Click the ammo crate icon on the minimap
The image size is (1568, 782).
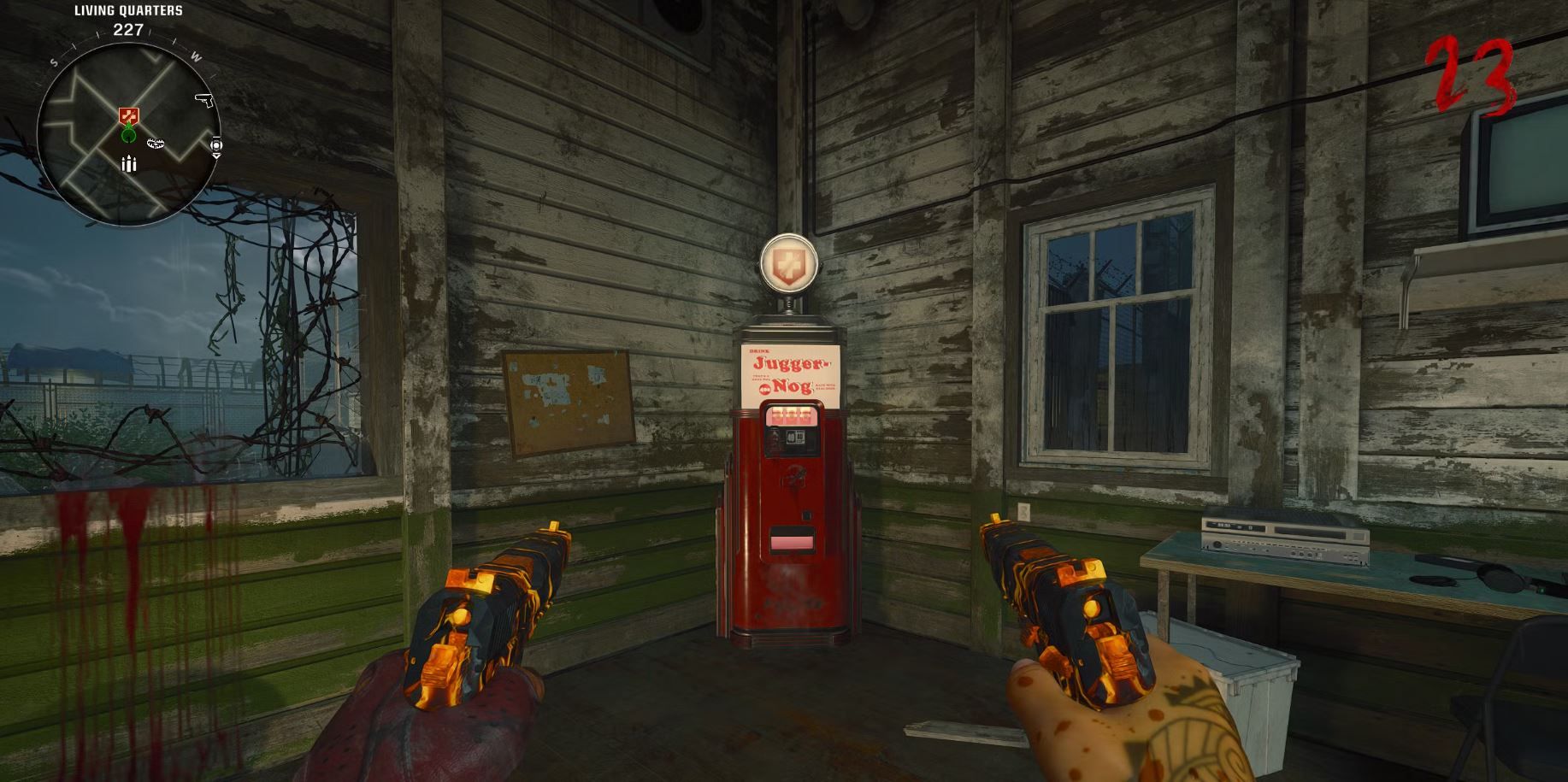click(128, 164)
